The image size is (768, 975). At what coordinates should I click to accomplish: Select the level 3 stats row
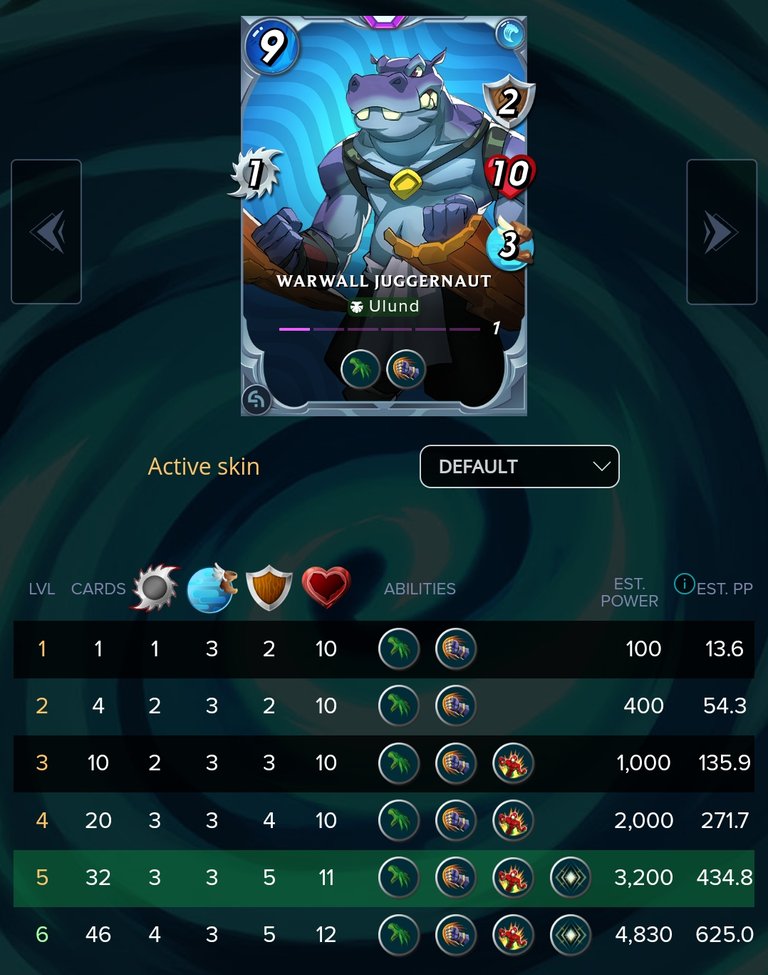[384, 763]
